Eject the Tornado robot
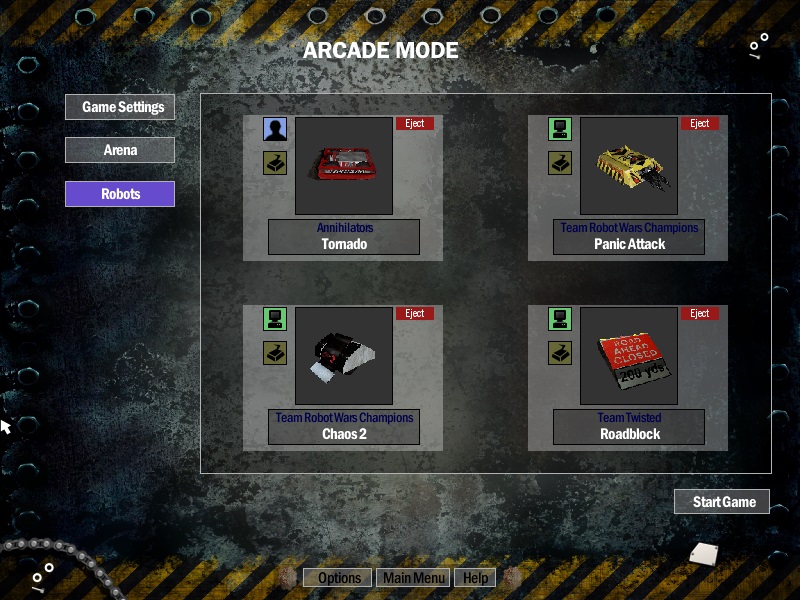800x600 pixels. click(415, 124)
